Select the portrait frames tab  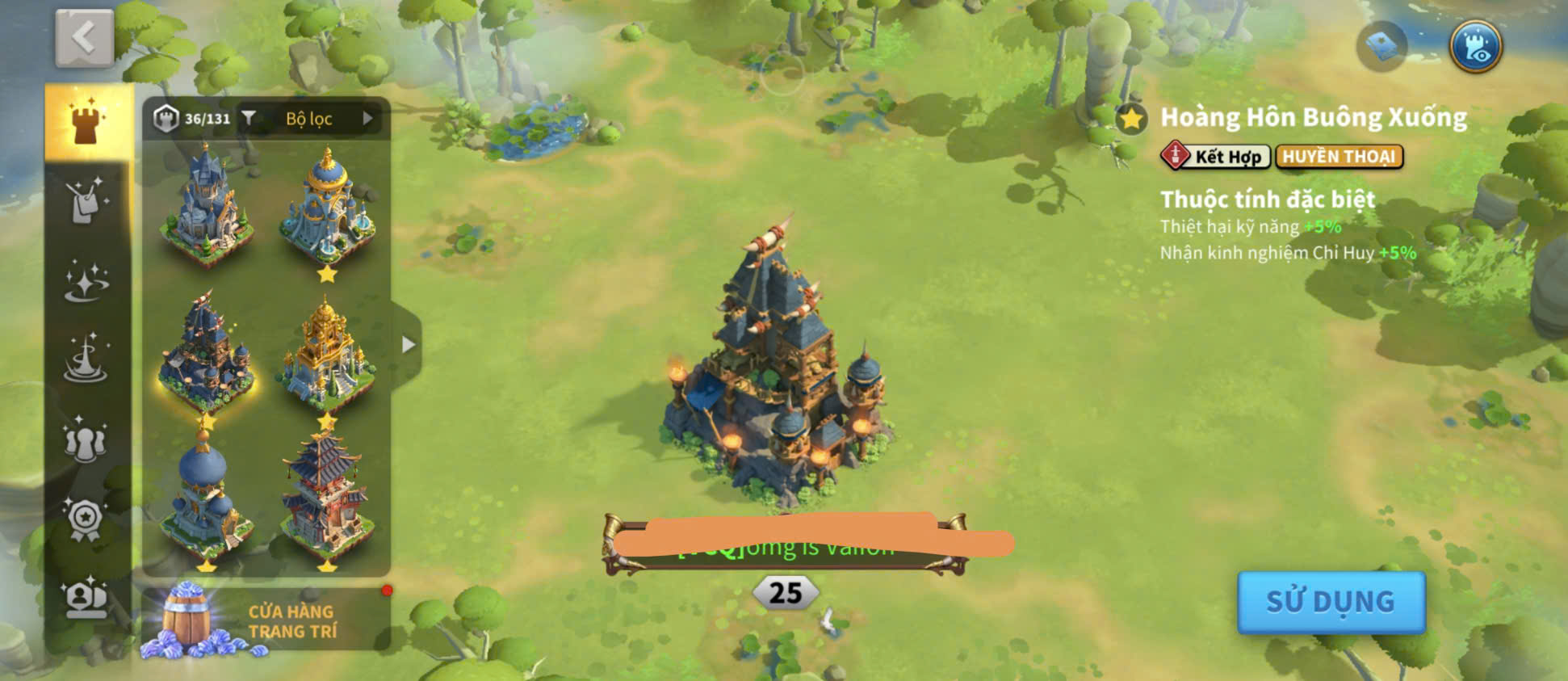(x=86, y=598)
